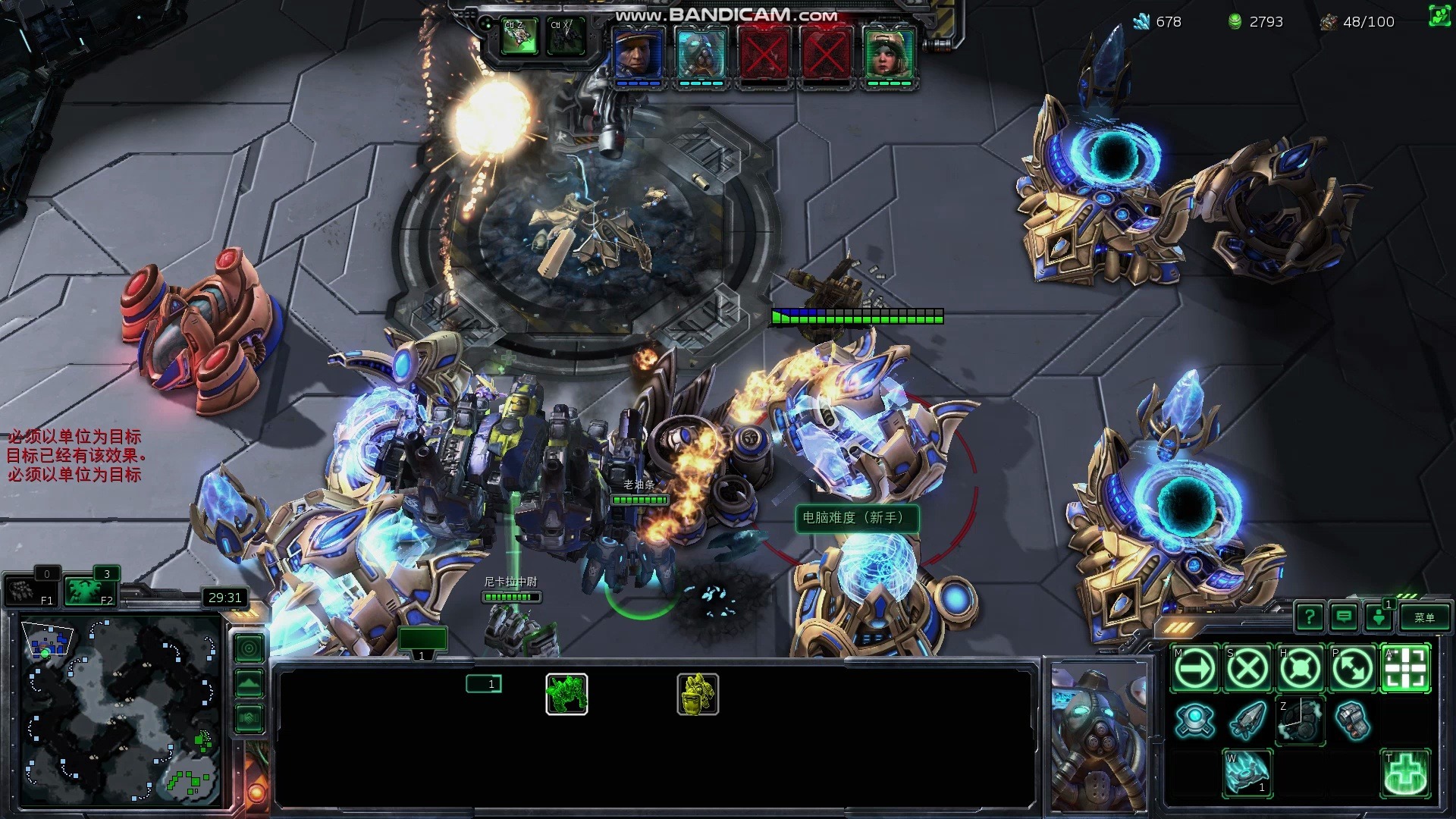Viewport: 1456px width, 819px height.
Task: Activate the W shield drone ability
Action: [1247, 773]
